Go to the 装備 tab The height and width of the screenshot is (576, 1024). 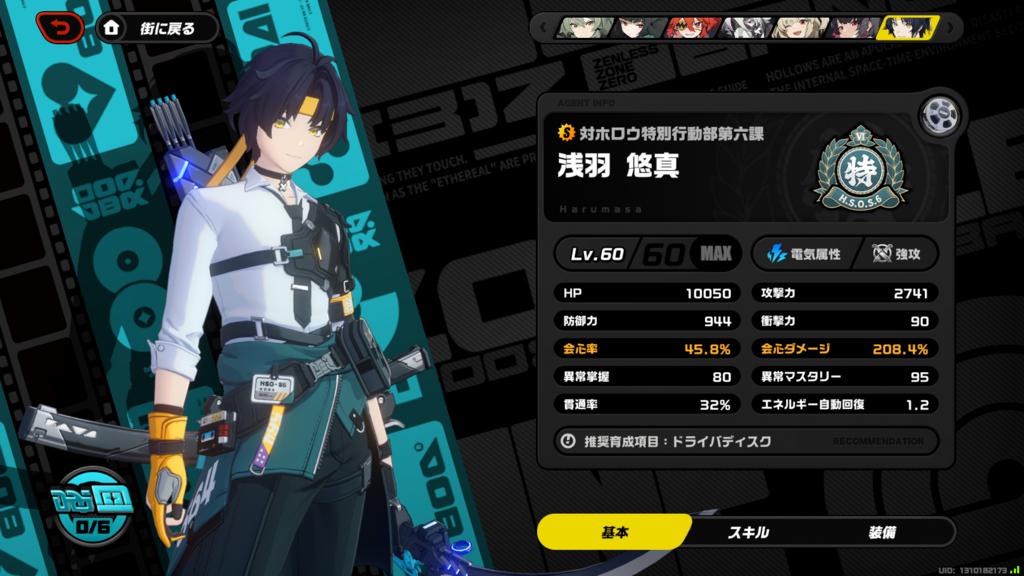(x=882, y=532)
